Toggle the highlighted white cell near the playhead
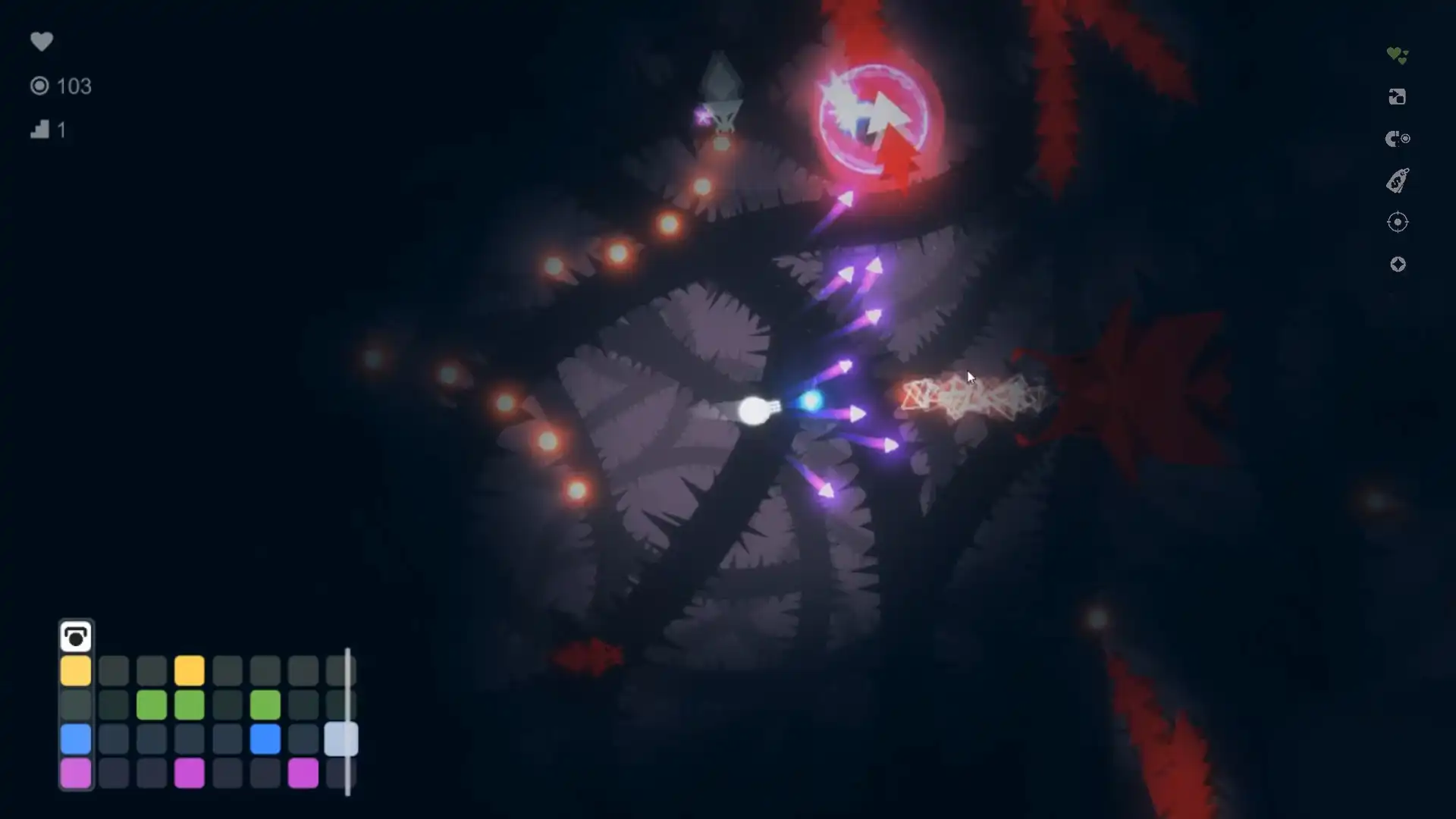The width and height of the screenshot is (1456, 819). (340, 738)
